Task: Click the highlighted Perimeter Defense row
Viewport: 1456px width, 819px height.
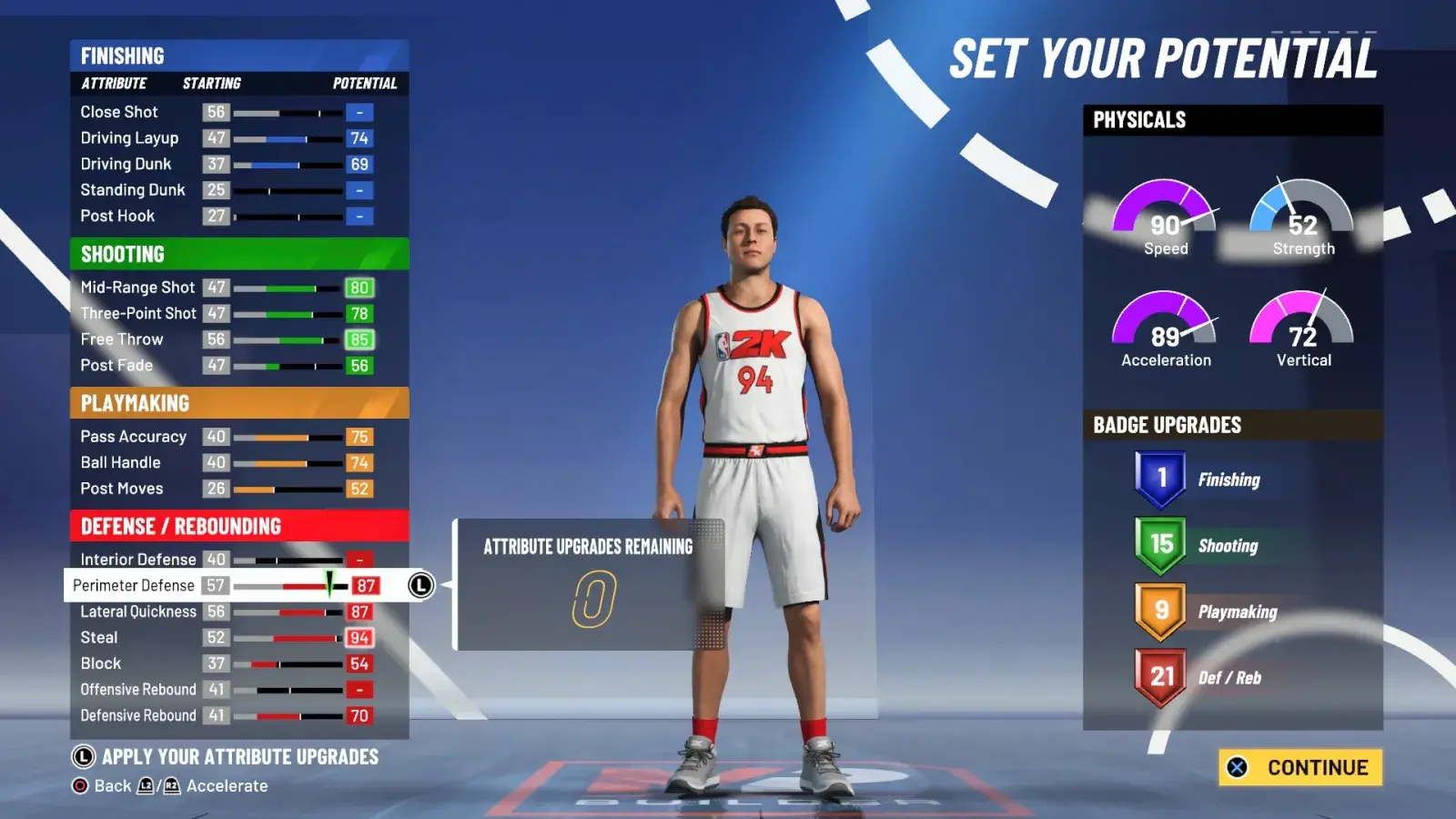Action: pyautogui.click(x=227, y=585)
